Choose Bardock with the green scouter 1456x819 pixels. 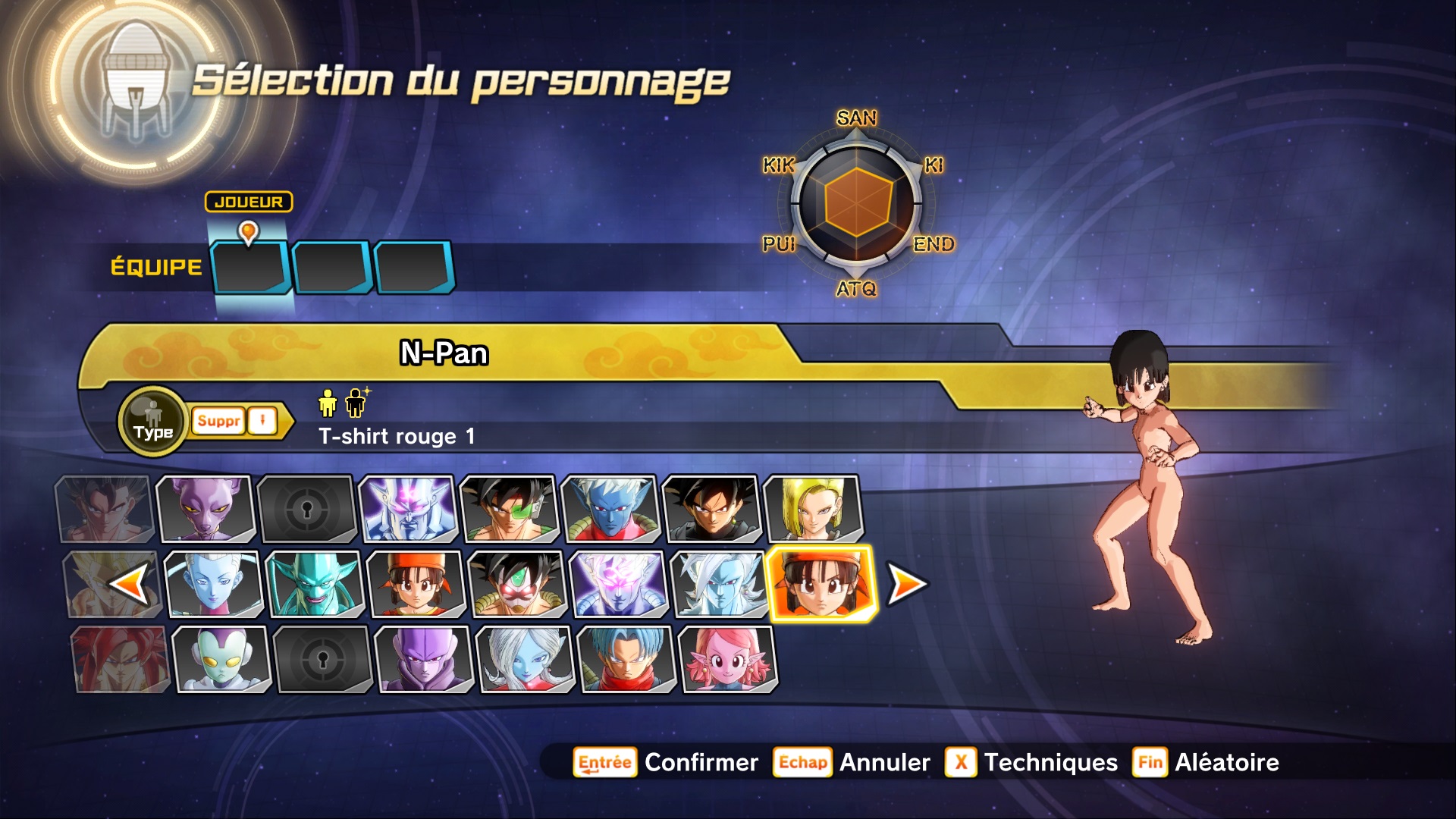click(x=508, y=508)
